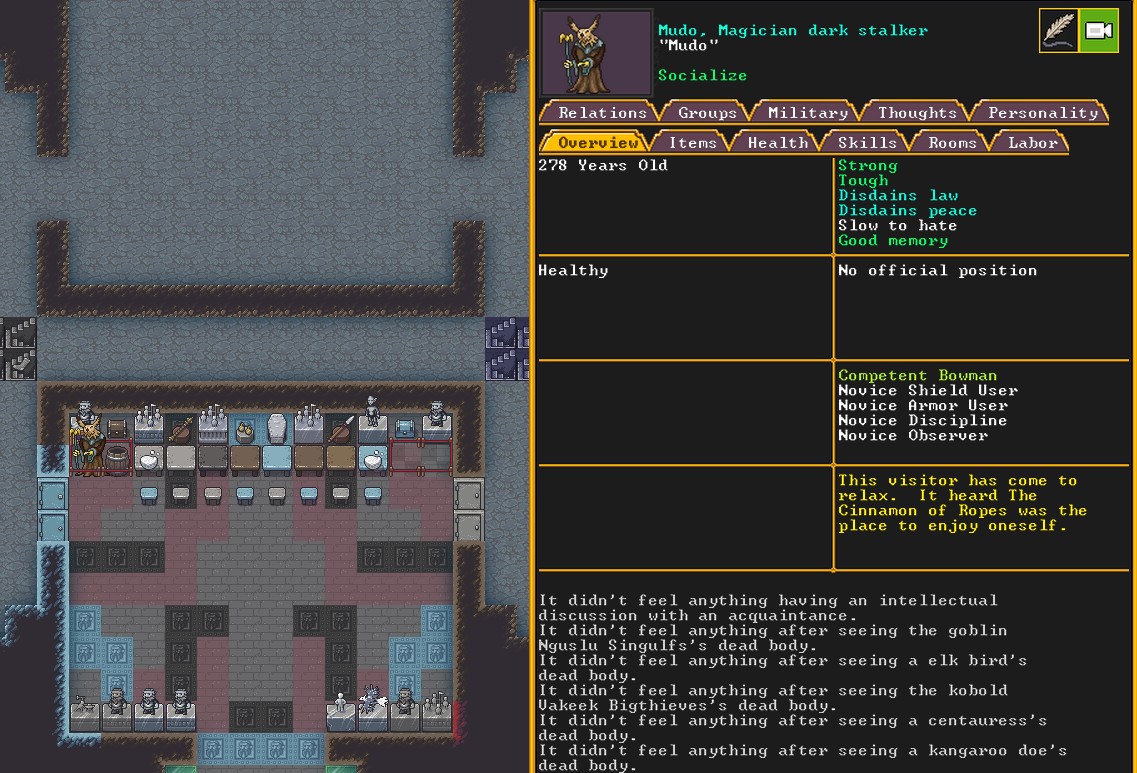Image resolution: width=1137 pixels, height=773 pixels.
Task: Show the Military tab
Action: [808, 113]
